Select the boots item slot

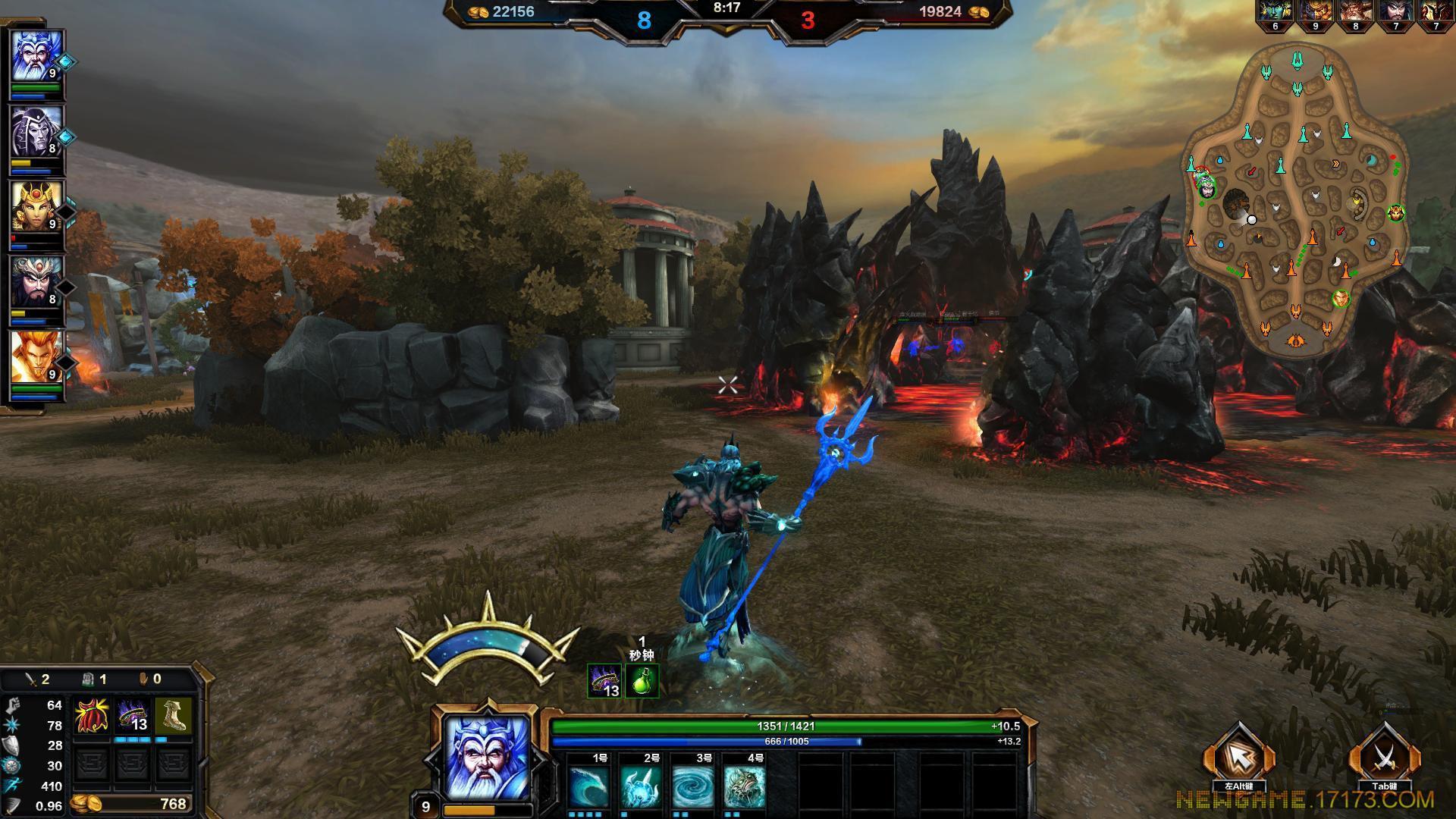pyautogui.click(x=173, y=717)
